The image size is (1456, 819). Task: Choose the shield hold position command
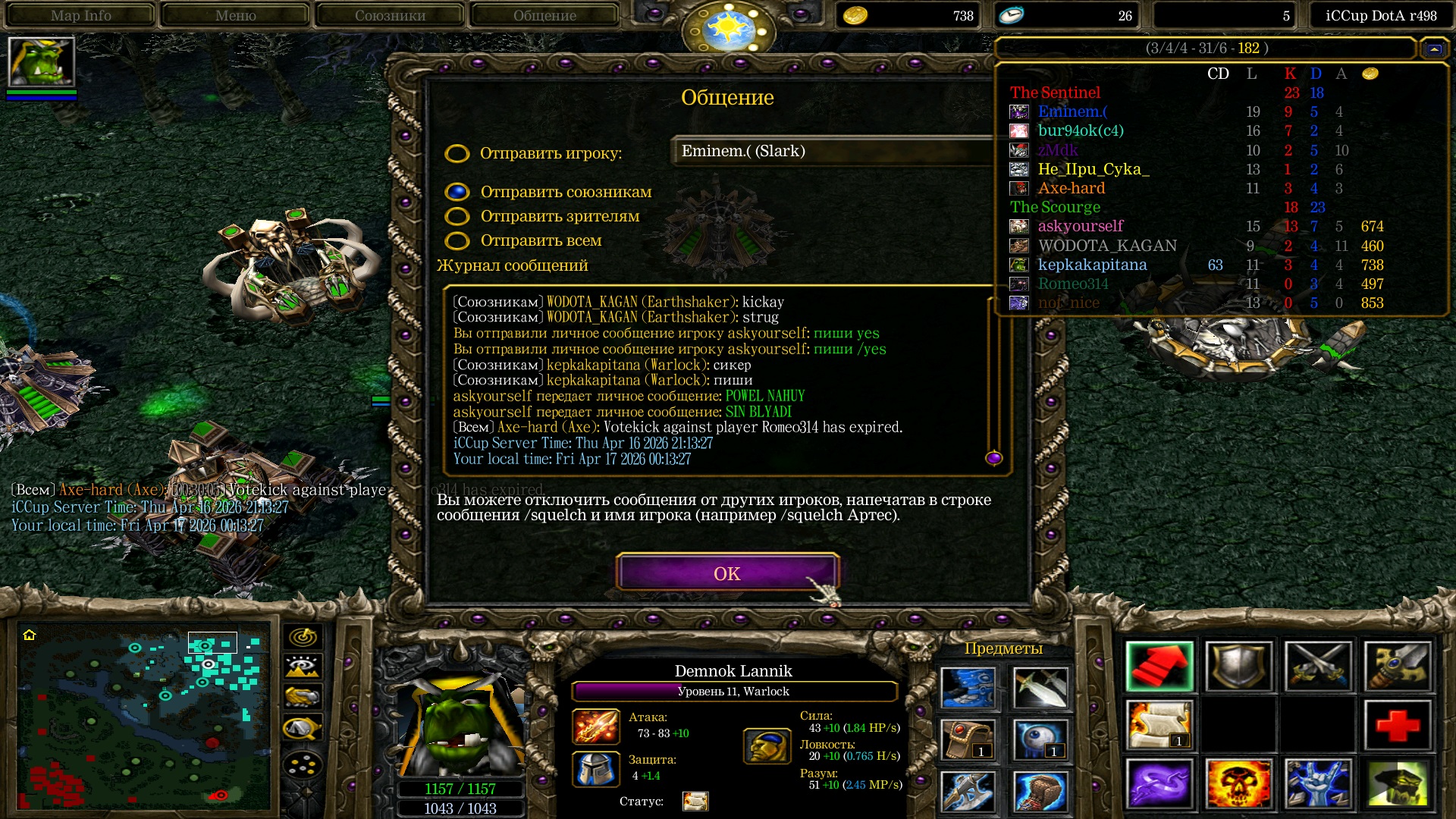pyautogui.click(x=1238, y=667)
